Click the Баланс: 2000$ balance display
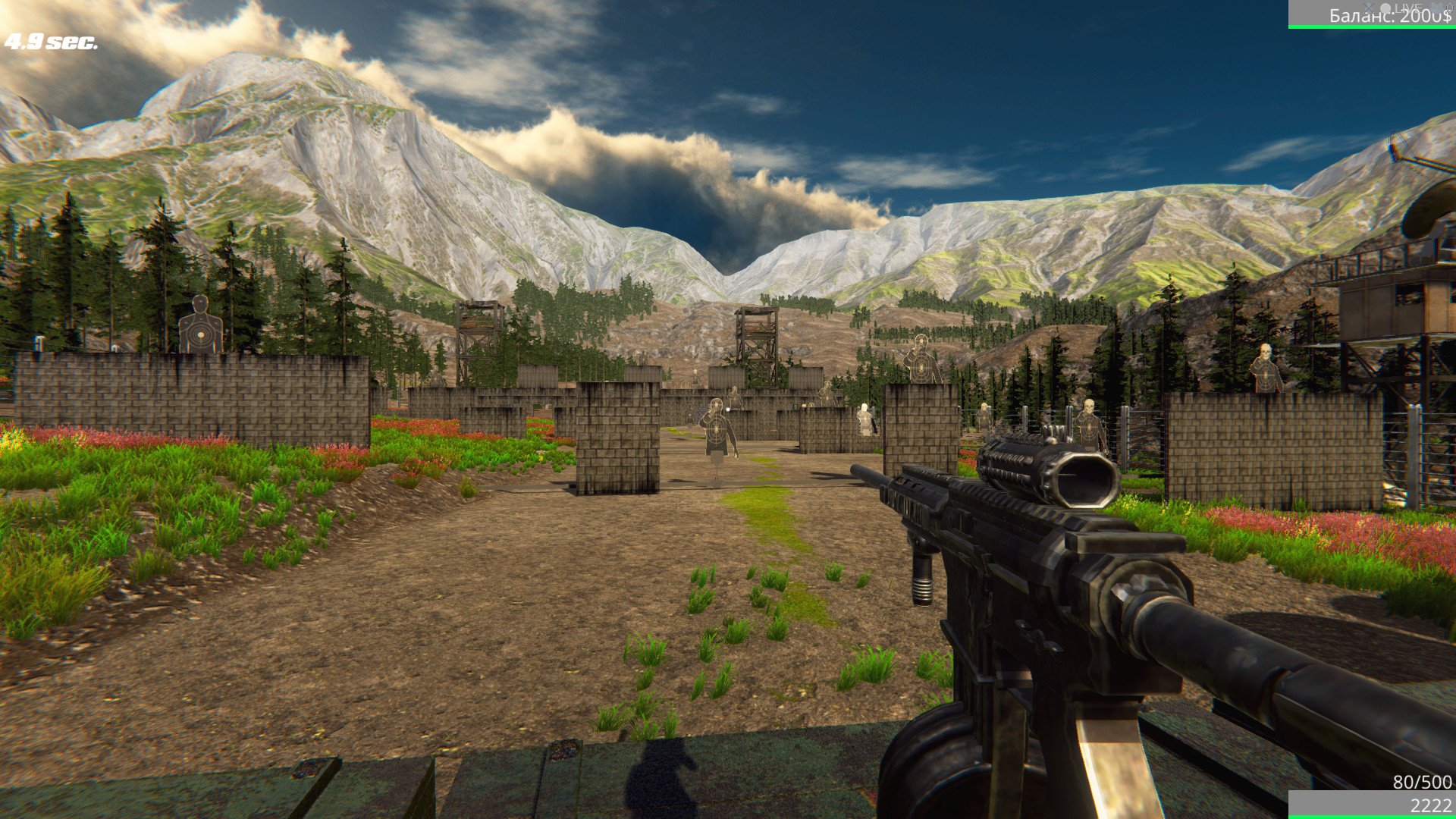Screen dimensions: 1456x819 pyautogui.click(x=1392, y=16)
